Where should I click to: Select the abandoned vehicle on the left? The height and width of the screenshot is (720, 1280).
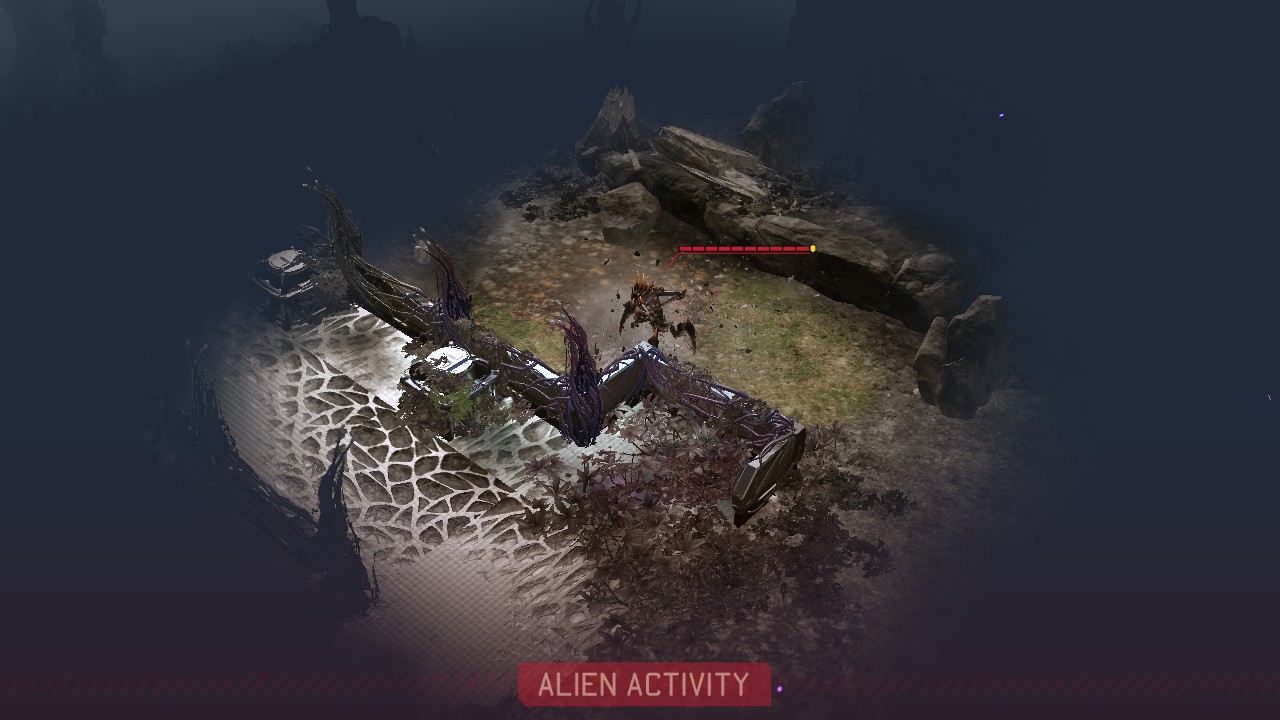click(286, 272)
